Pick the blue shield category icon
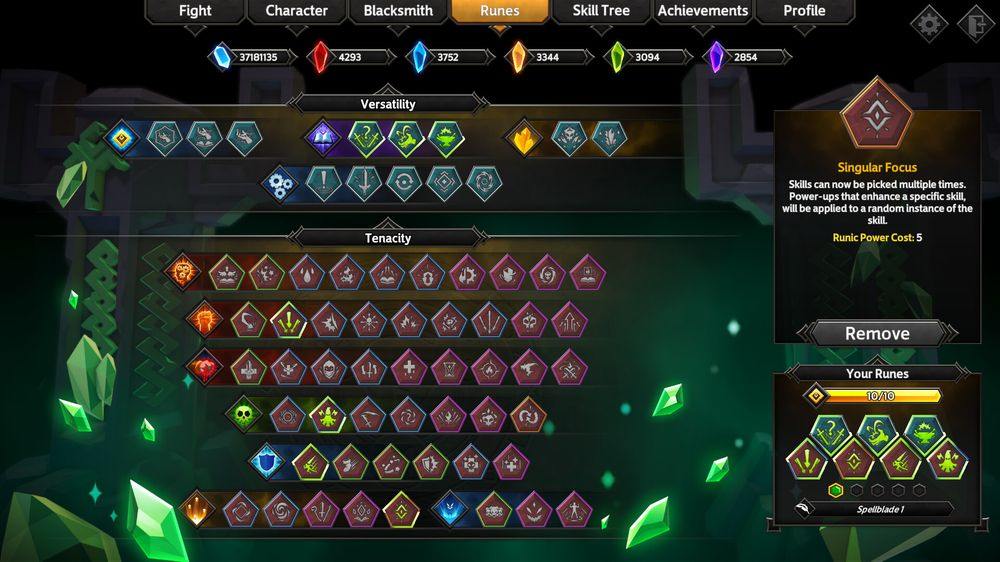Screen dimensions: 1000x562 point(266,461)
